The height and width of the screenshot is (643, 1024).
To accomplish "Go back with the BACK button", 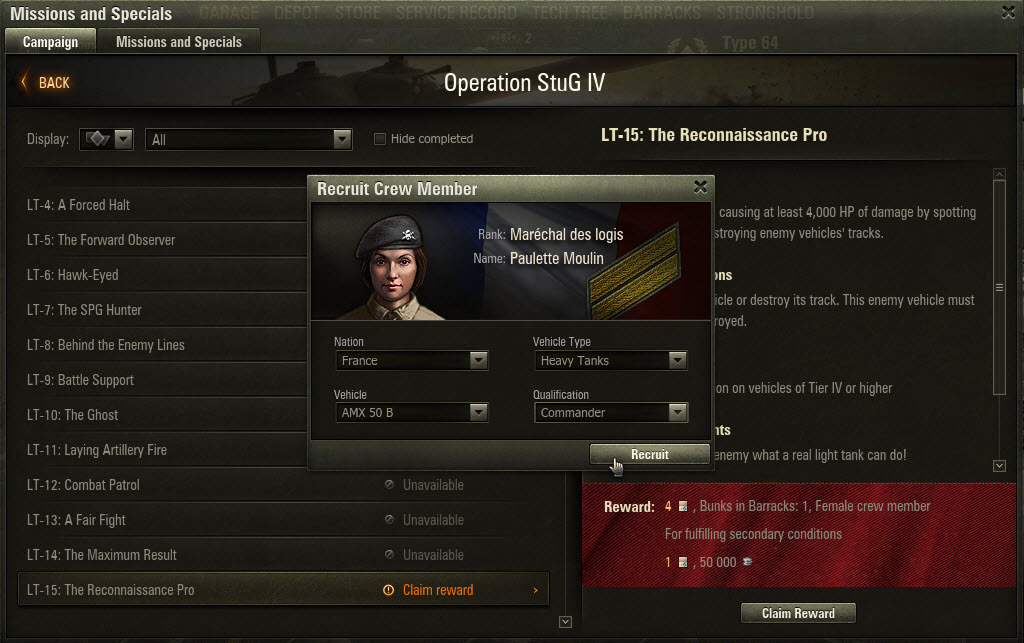I will pyautogui.click(x=46, y=83).
